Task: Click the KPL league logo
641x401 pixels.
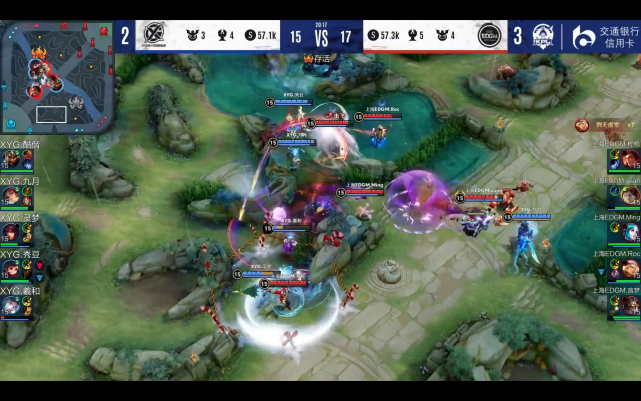Action: click(x=543, y=37)
